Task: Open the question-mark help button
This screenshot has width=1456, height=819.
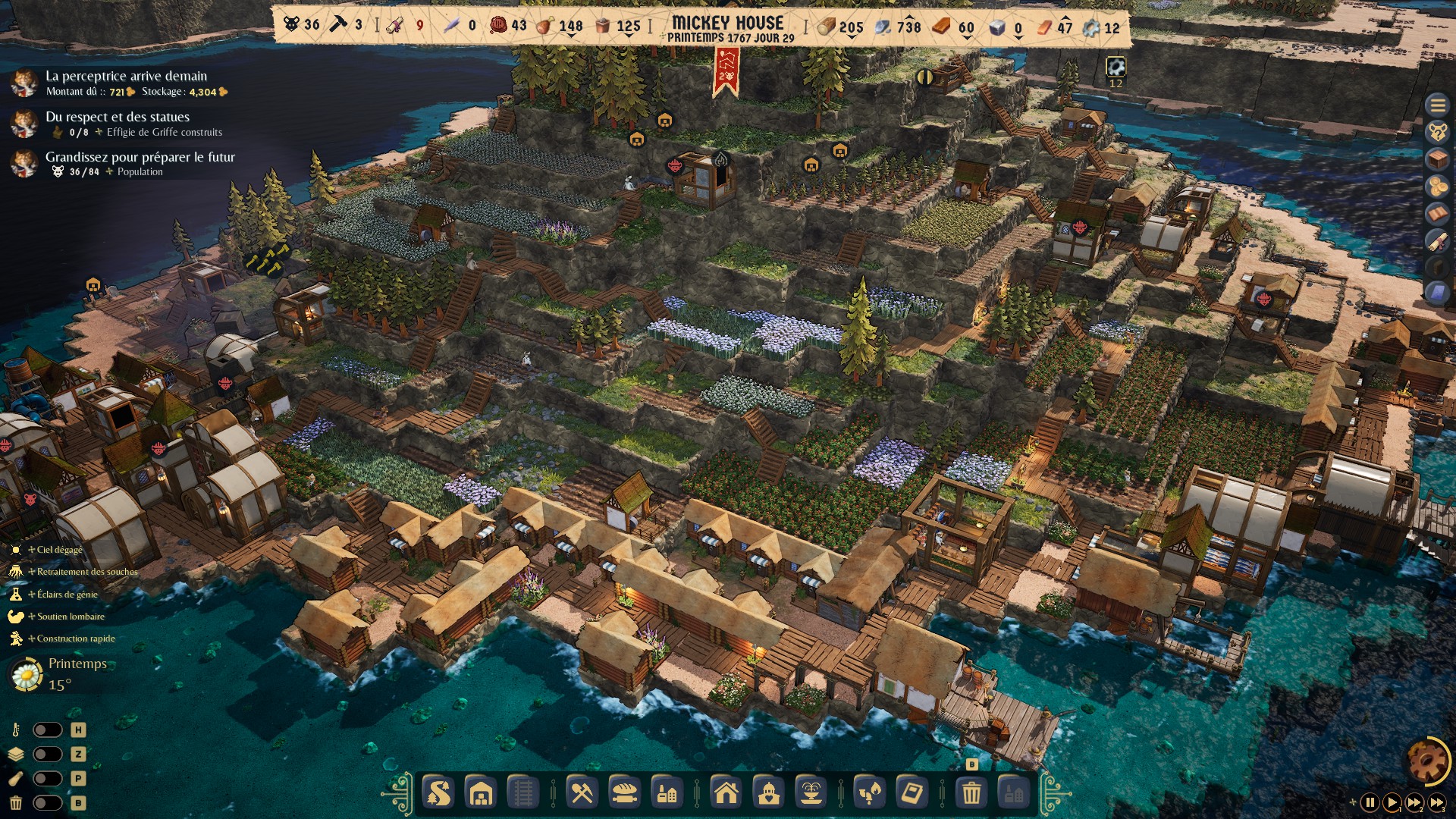Action: point(1437,132)
